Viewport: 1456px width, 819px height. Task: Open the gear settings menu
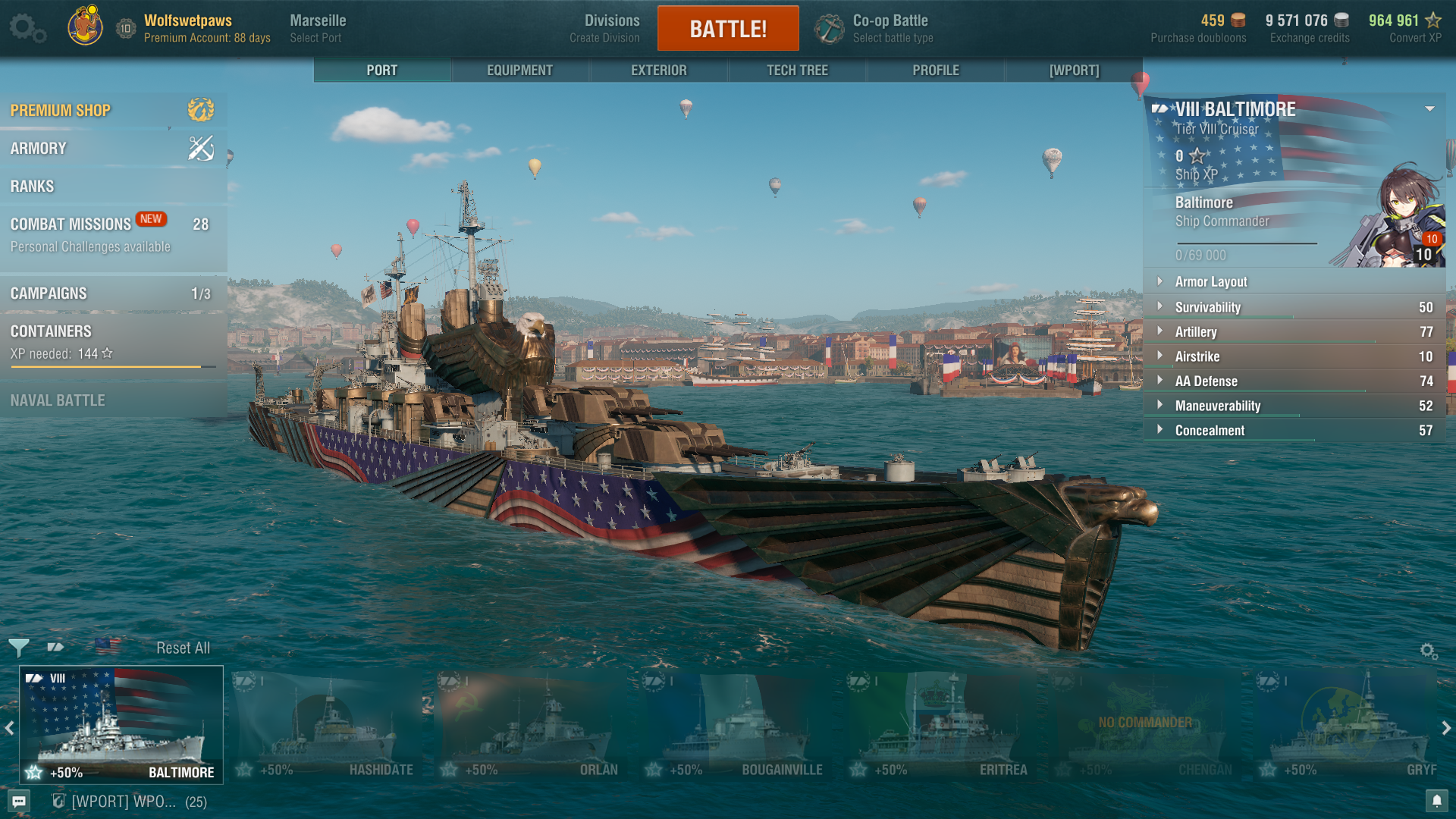coord(27,29)
